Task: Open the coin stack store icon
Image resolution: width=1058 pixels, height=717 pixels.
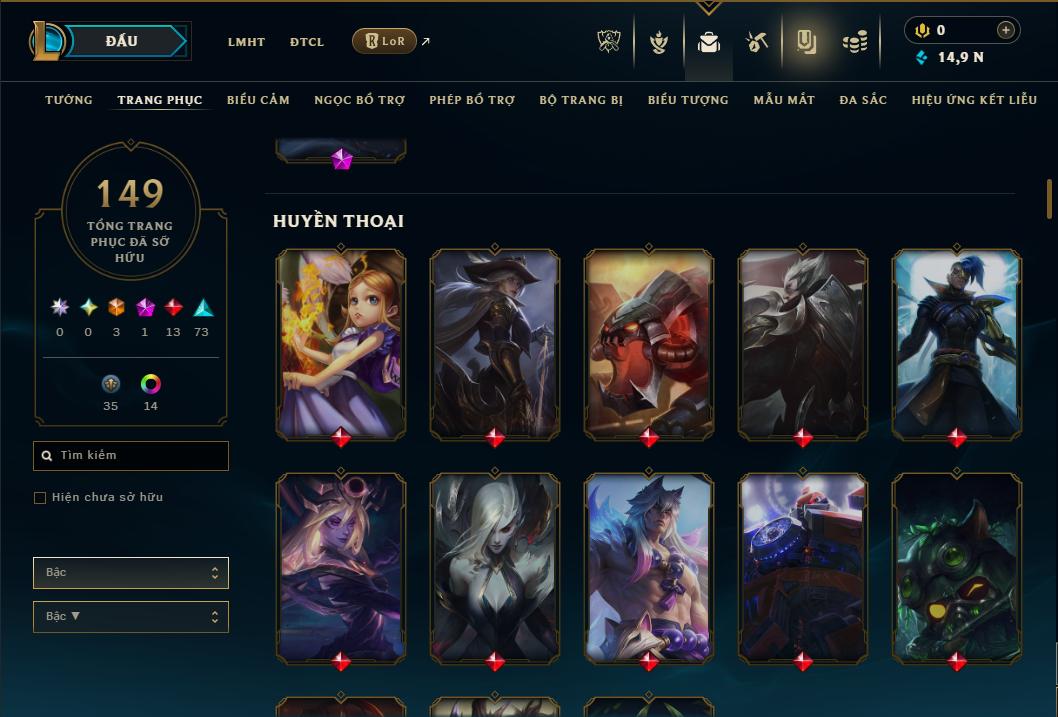Action: (854, 42)
